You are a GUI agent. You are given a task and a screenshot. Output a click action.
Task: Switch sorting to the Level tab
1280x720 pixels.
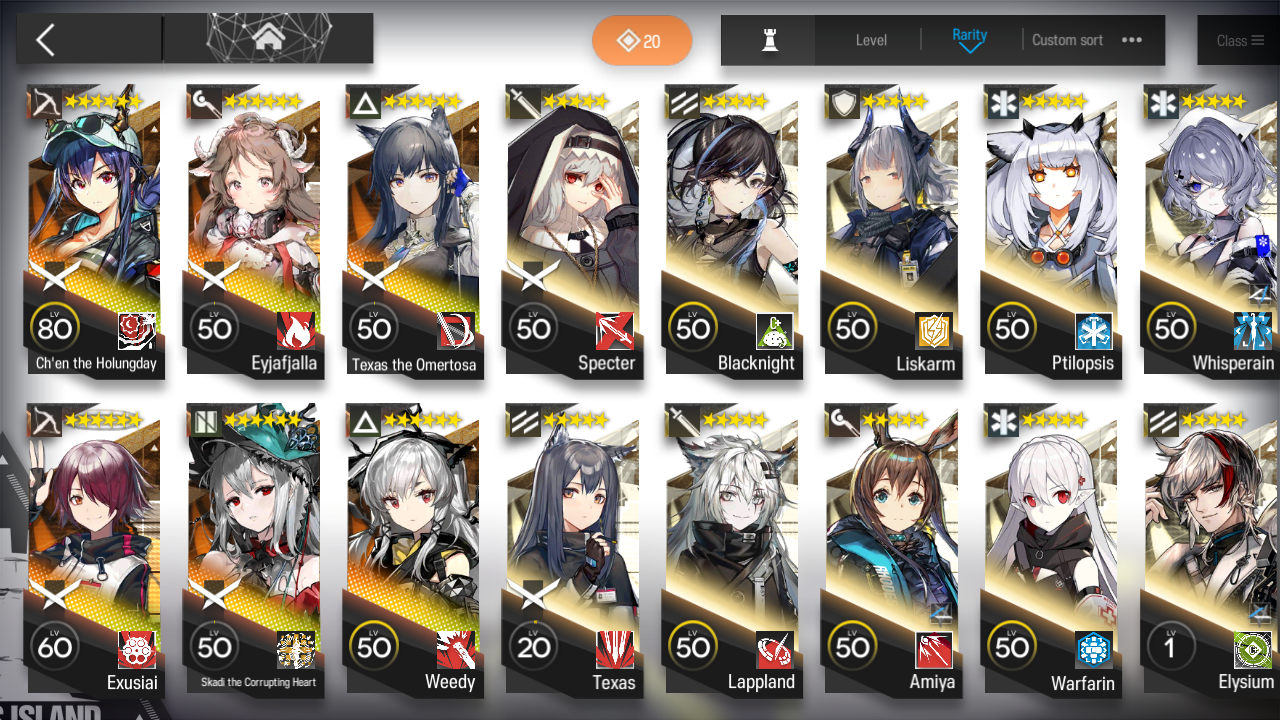870,40
